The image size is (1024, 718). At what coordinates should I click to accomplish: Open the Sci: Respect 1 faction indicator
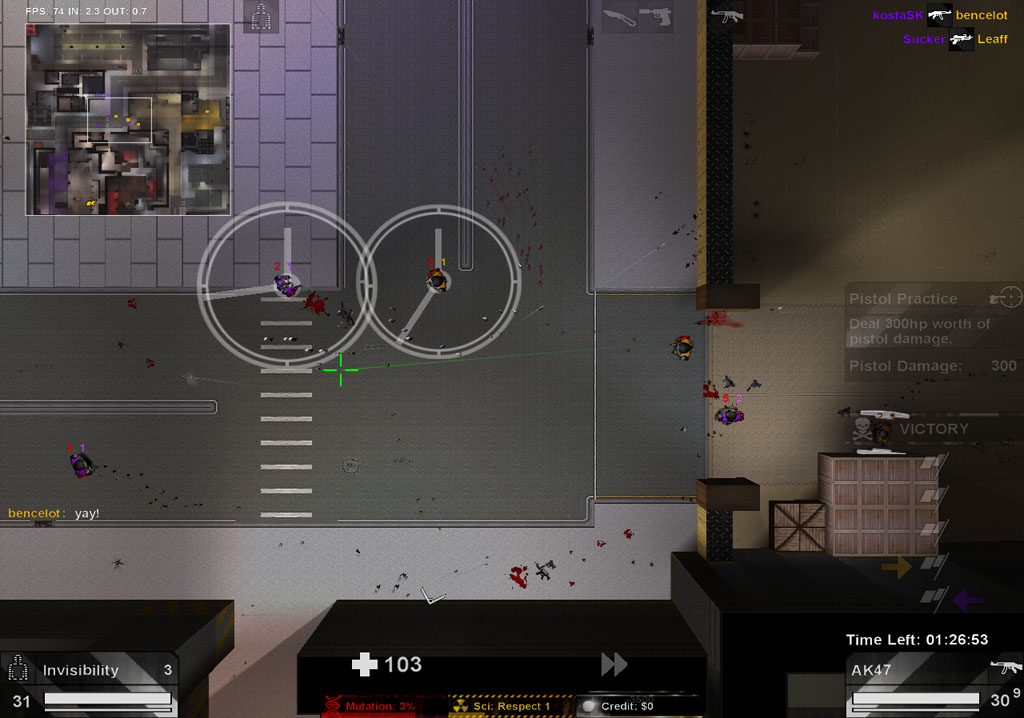pos(506,706)
